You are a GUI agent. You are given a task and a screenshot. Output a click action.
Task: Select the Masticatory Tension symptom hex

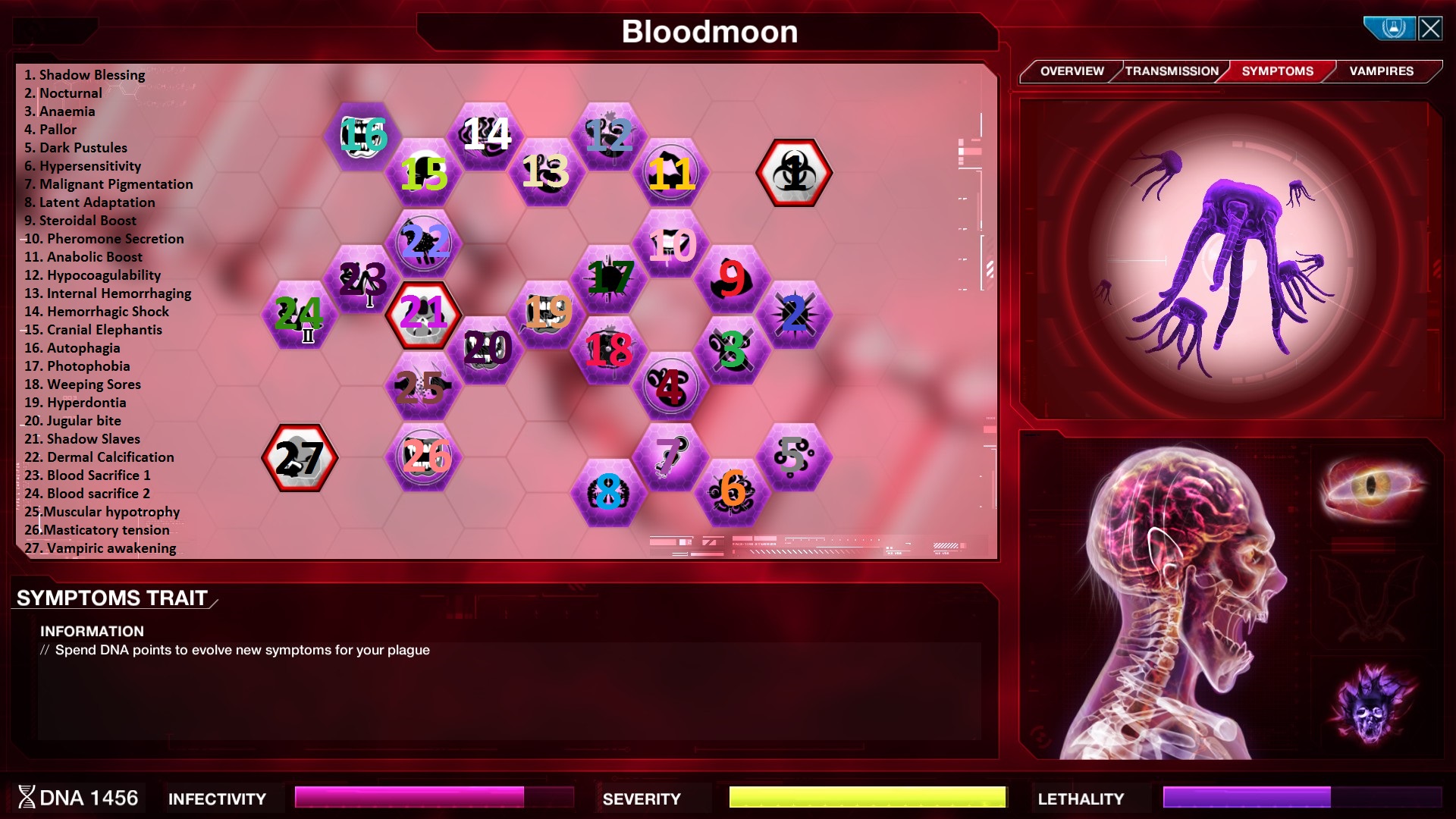click(x=425, y=456)
